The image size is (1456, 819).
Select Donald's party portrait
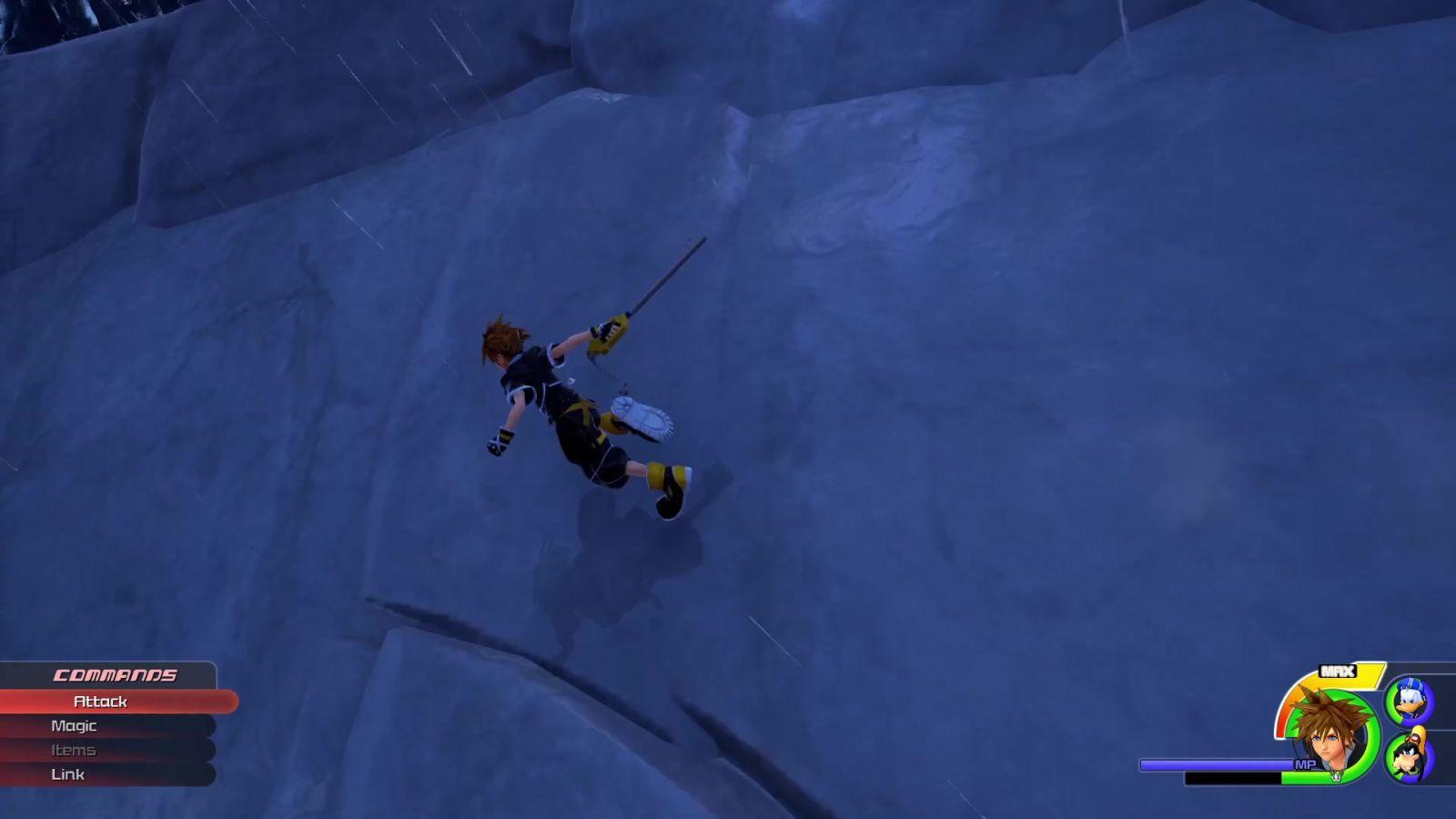[1409, 702]
